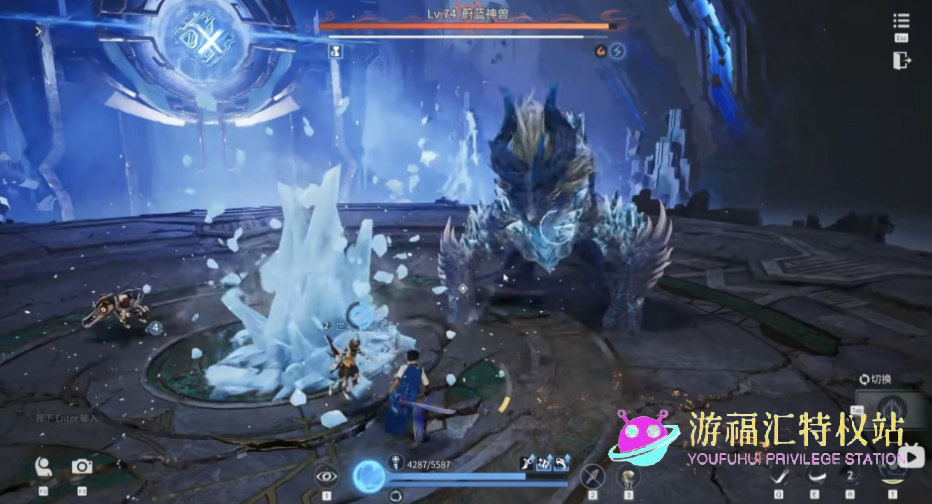This screenshot has width=932, height=504.
Task: Toggle the eye icon skill
Action: [x=326, y=476]
